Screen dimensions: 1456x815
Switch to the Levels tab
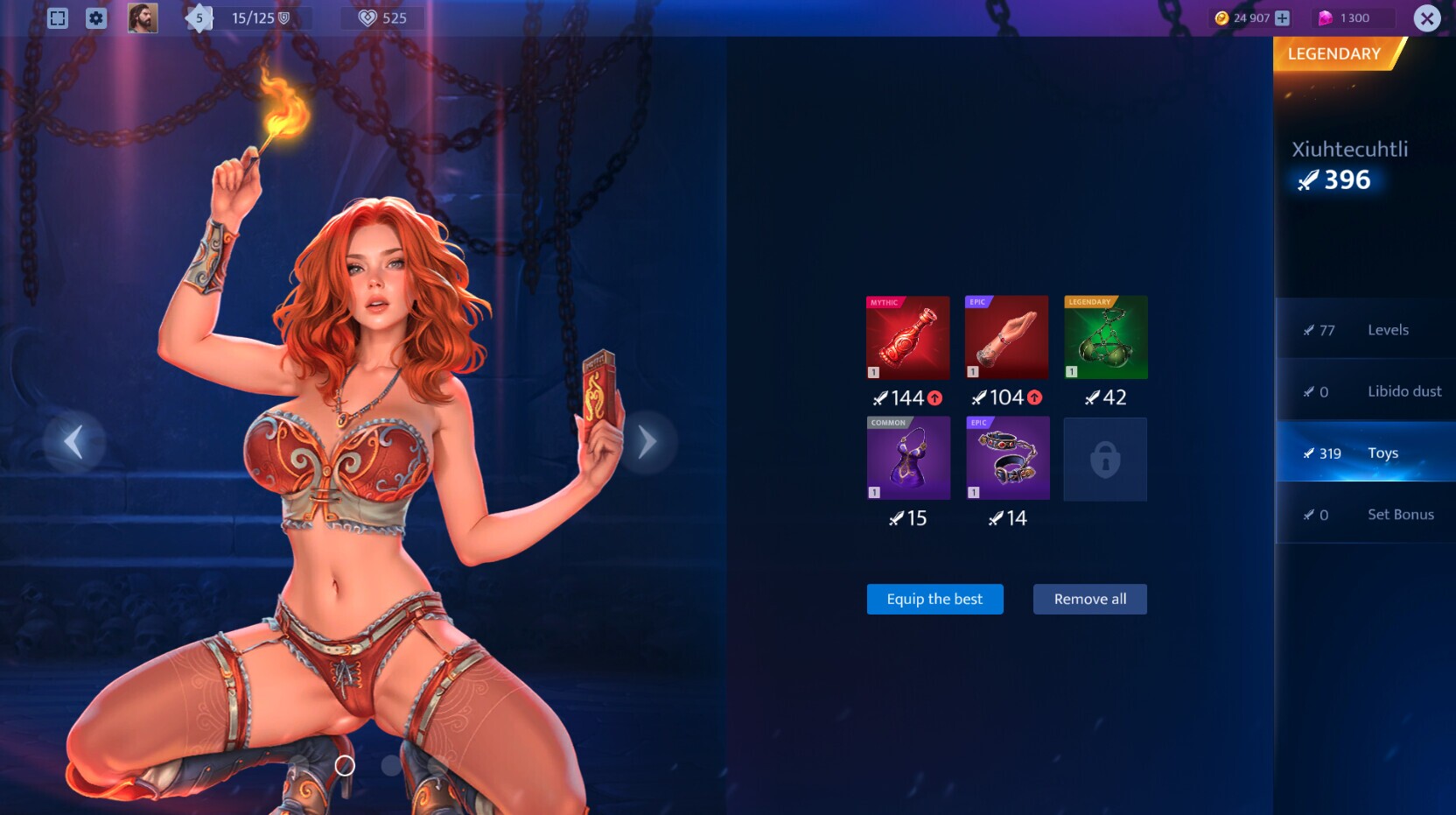(x=1365, y=330)
